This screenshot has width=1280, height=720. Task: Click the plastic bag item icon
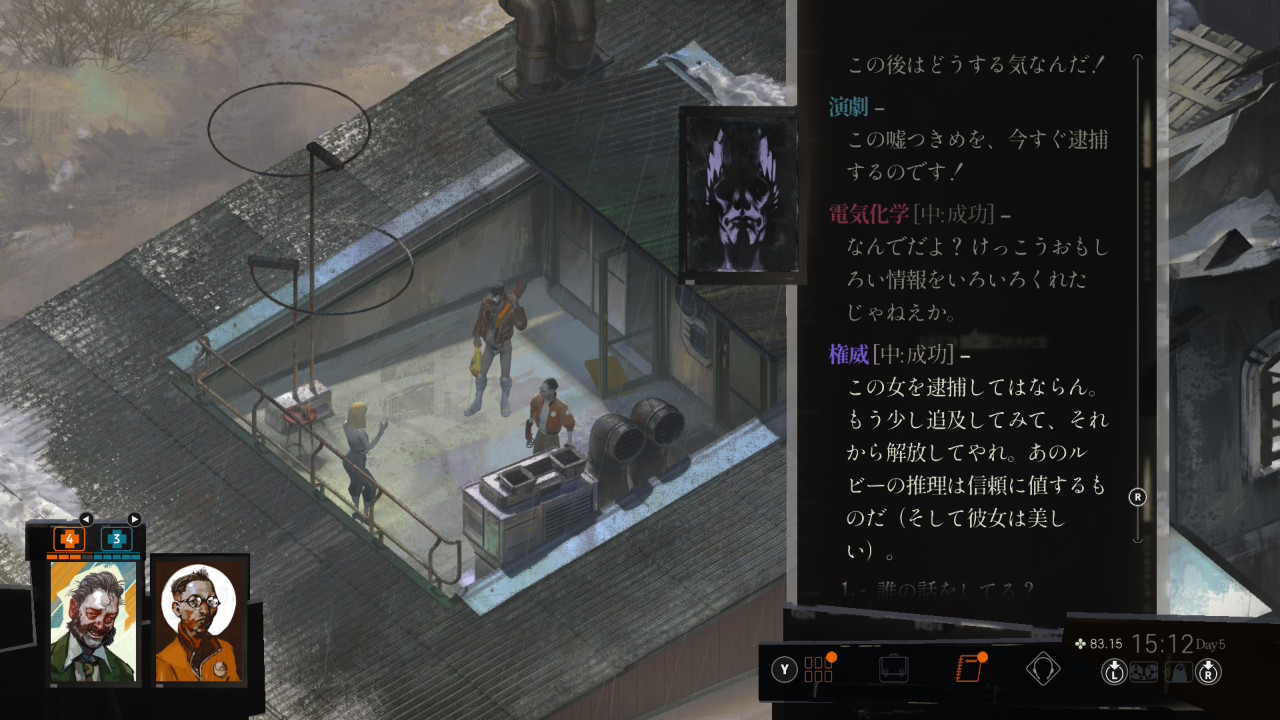[1180, 672]
